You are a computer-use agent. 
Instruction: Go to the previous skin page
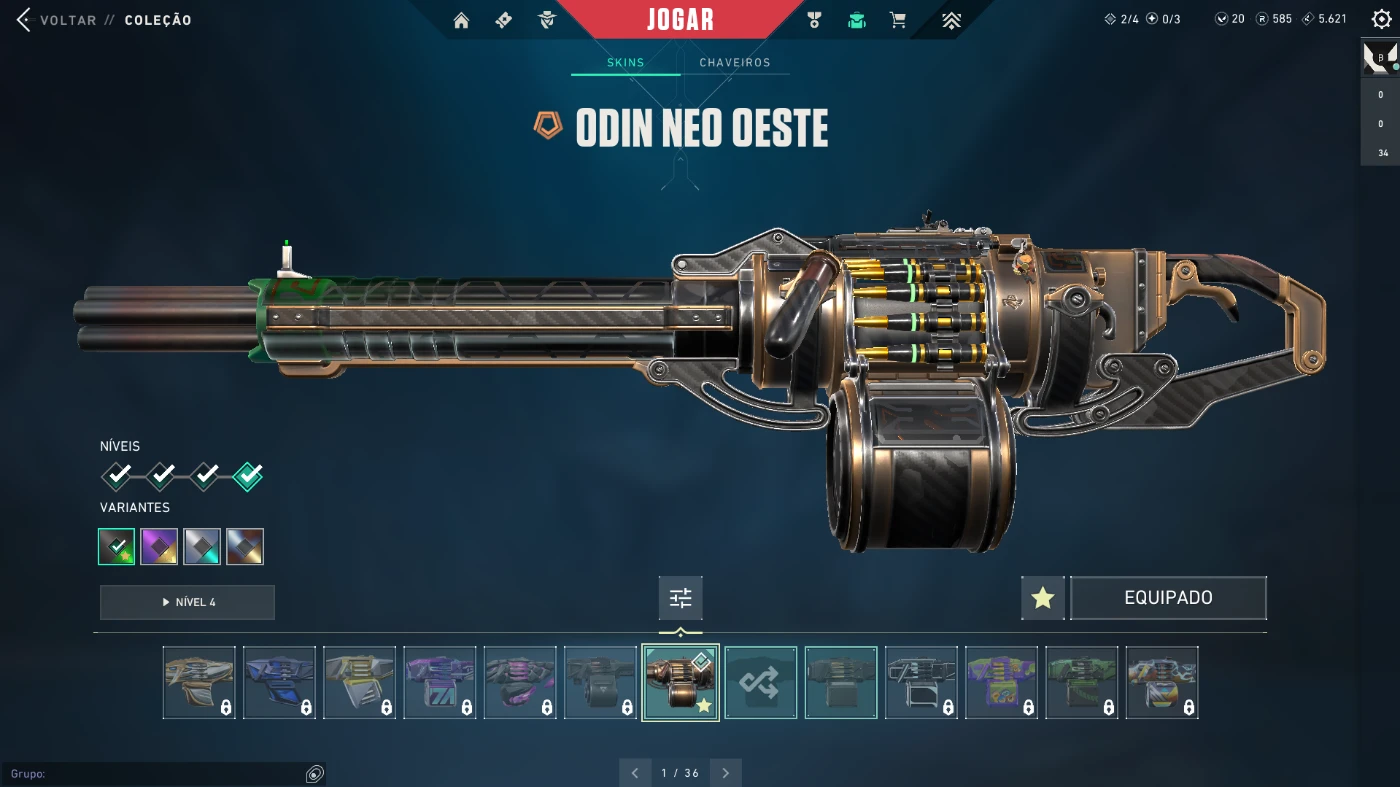coord(635,773)
